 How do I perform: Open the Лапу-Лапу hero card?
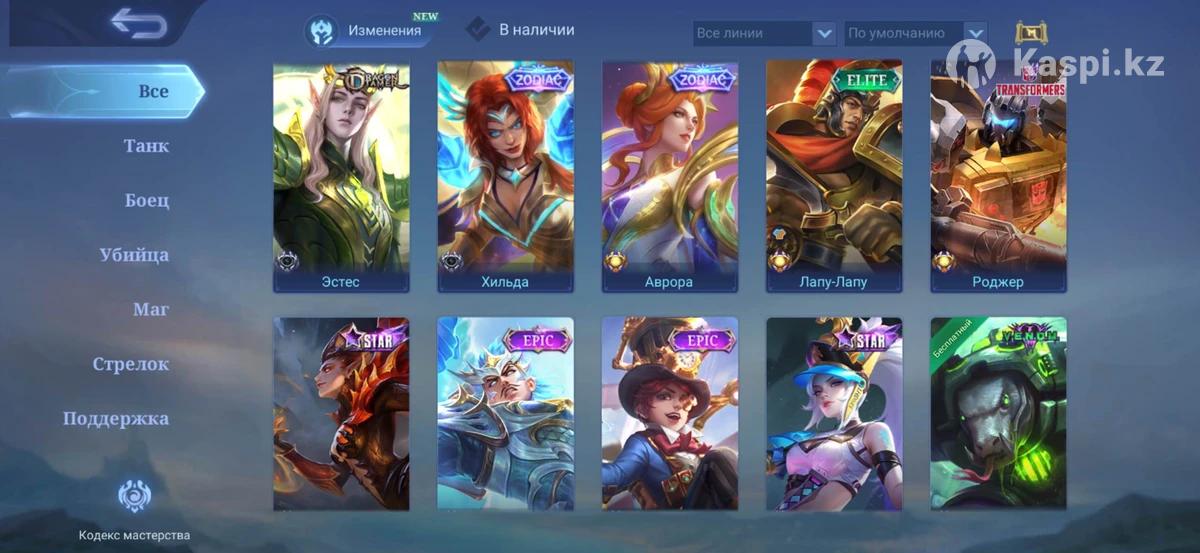coord(834,177)
